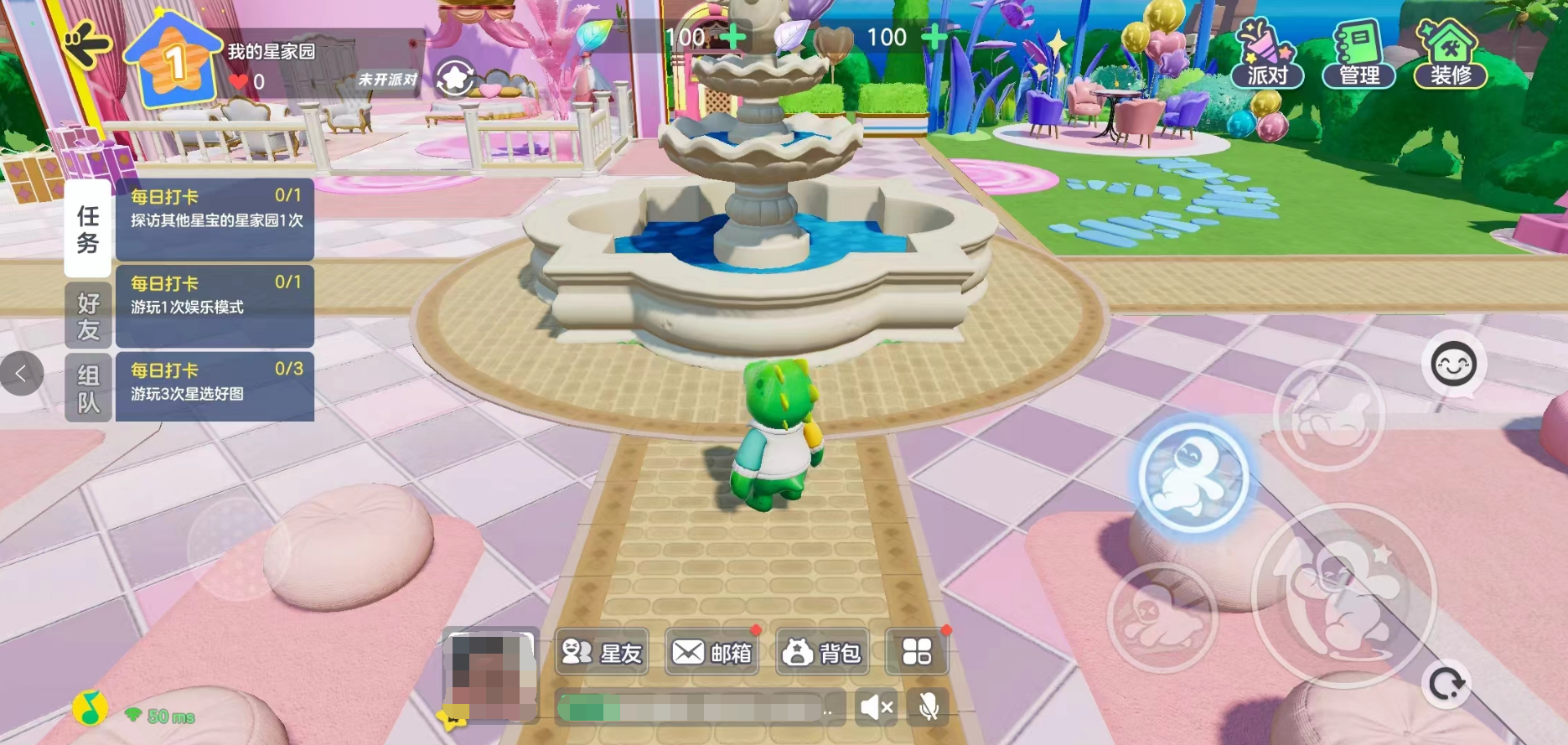The width and height of the screenshot is (1568, 745).
Task: Open the 星友 friends button
Action: pyautogui.click(x=602, y=652)
